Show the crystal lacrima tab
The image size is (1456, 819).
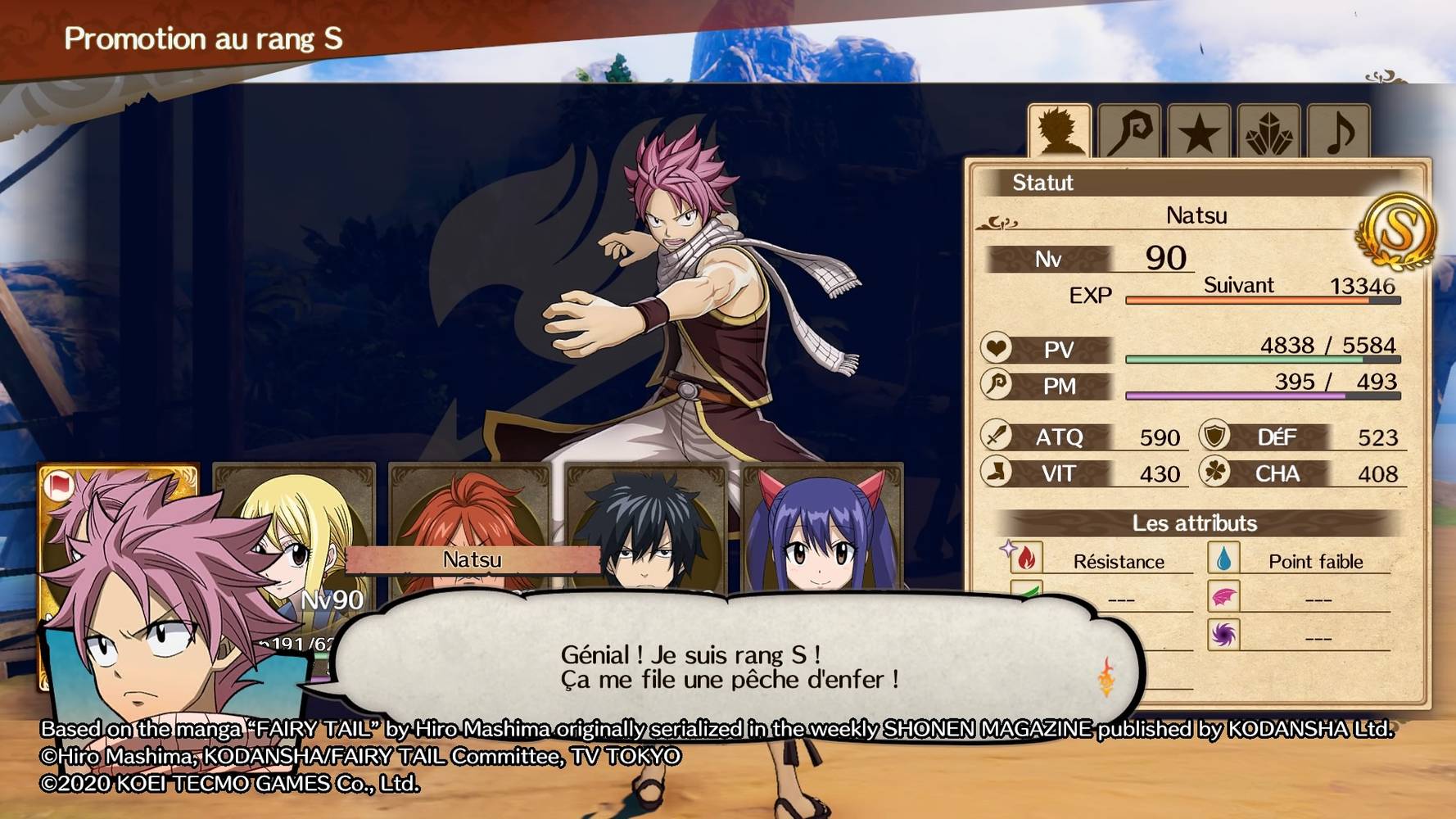[x=1268, y=132]
